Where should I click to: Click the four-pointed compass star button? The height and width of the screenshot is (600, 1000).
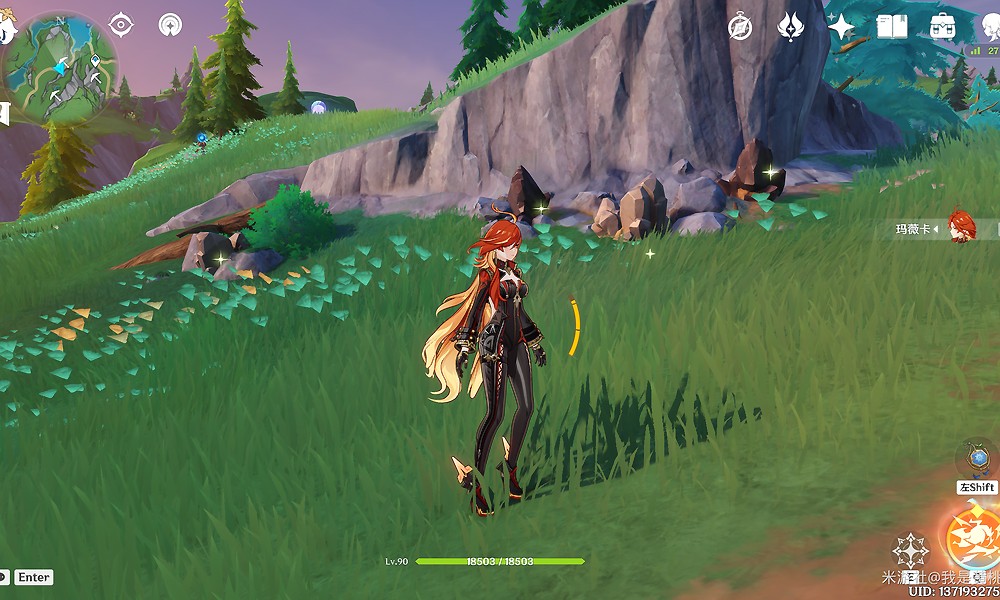tap(910, 550)
